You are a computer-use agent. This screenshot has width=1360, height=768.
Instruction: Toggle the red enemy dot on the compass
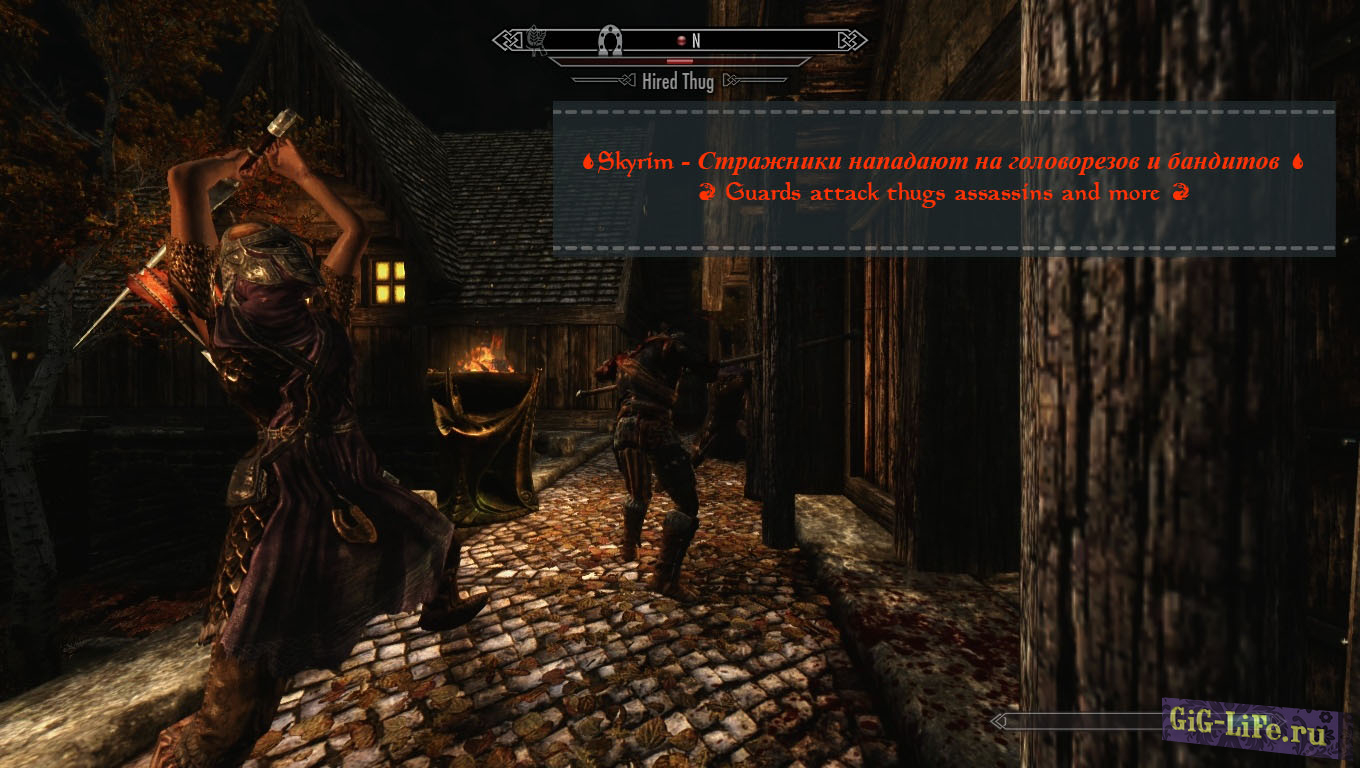pos(682,40)
